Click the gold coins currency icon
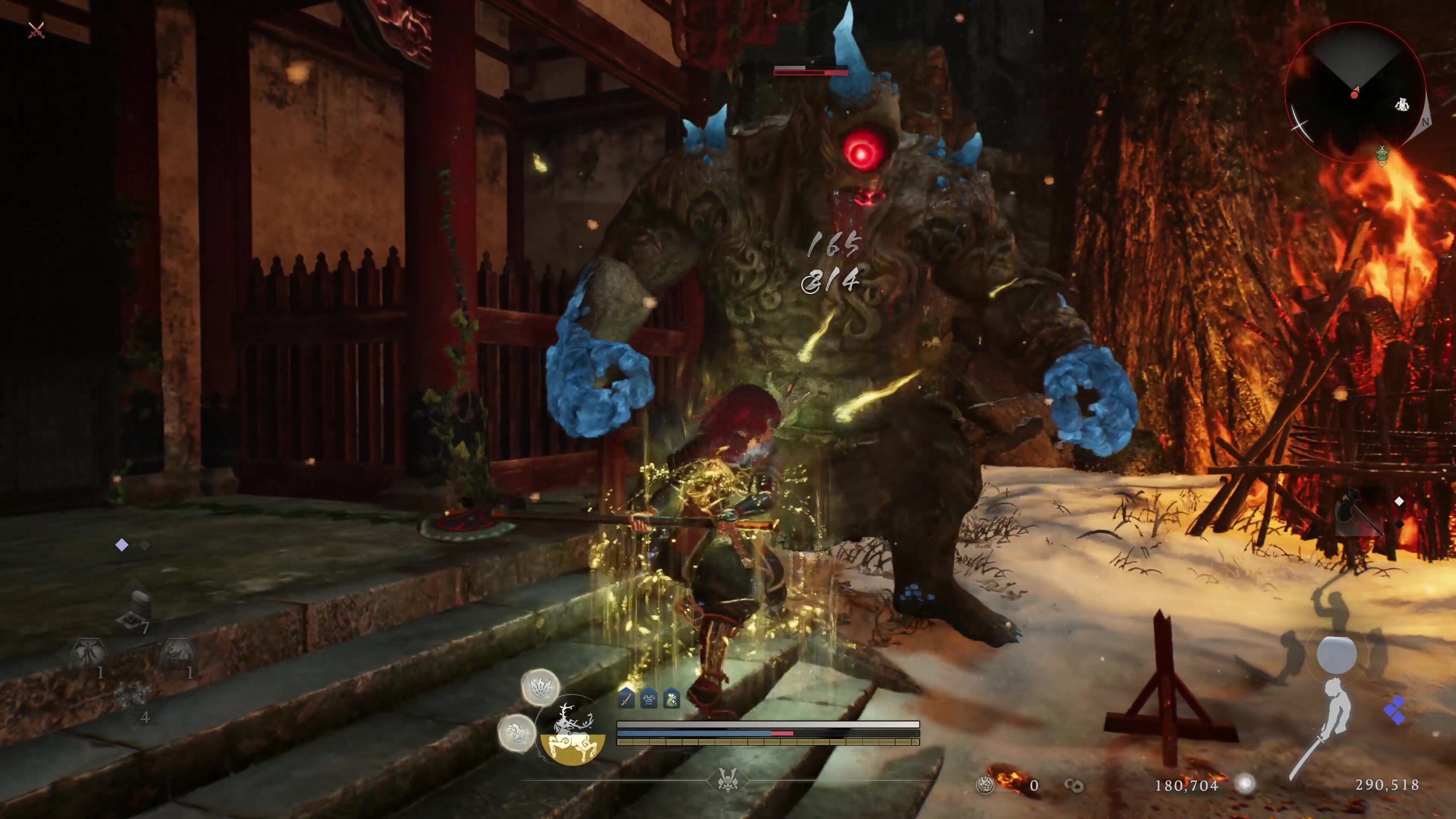The width and height of the screenshot is (1456, 819). [1073, 785]
